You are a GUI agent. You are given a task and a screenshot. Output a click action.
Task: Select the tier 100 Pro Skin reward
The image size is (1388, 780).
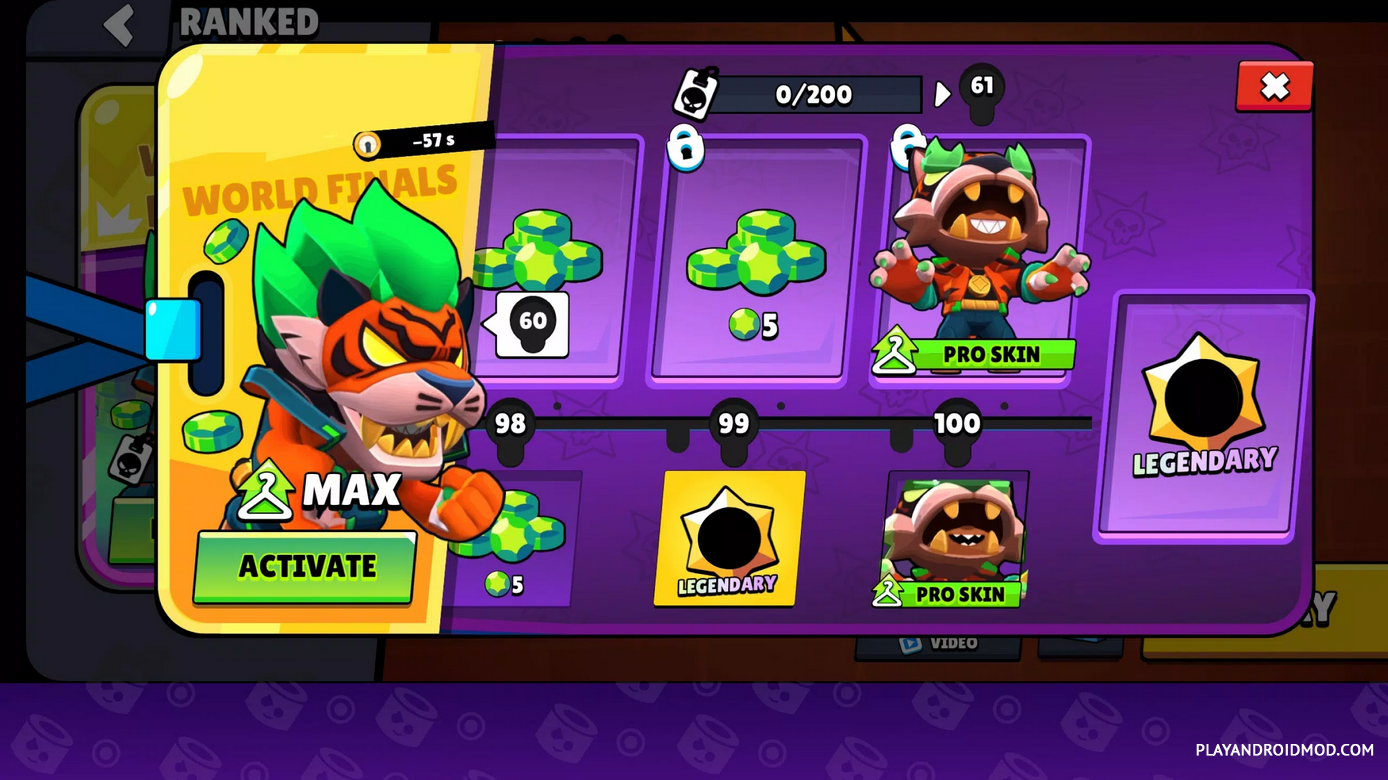coord(956,539)
